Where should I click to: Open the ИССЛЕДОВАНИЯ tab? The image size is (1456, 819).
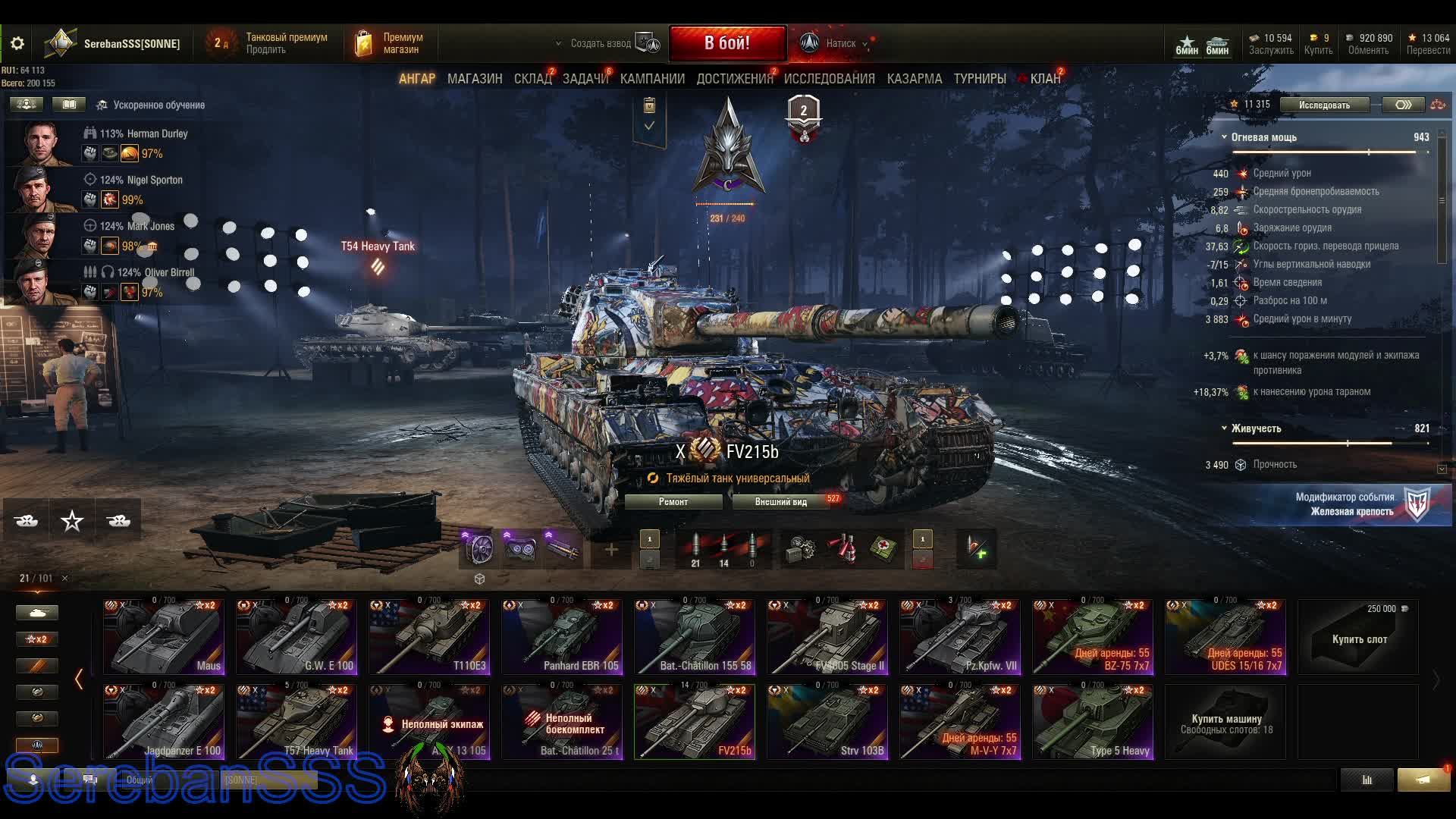click(829, 79)
